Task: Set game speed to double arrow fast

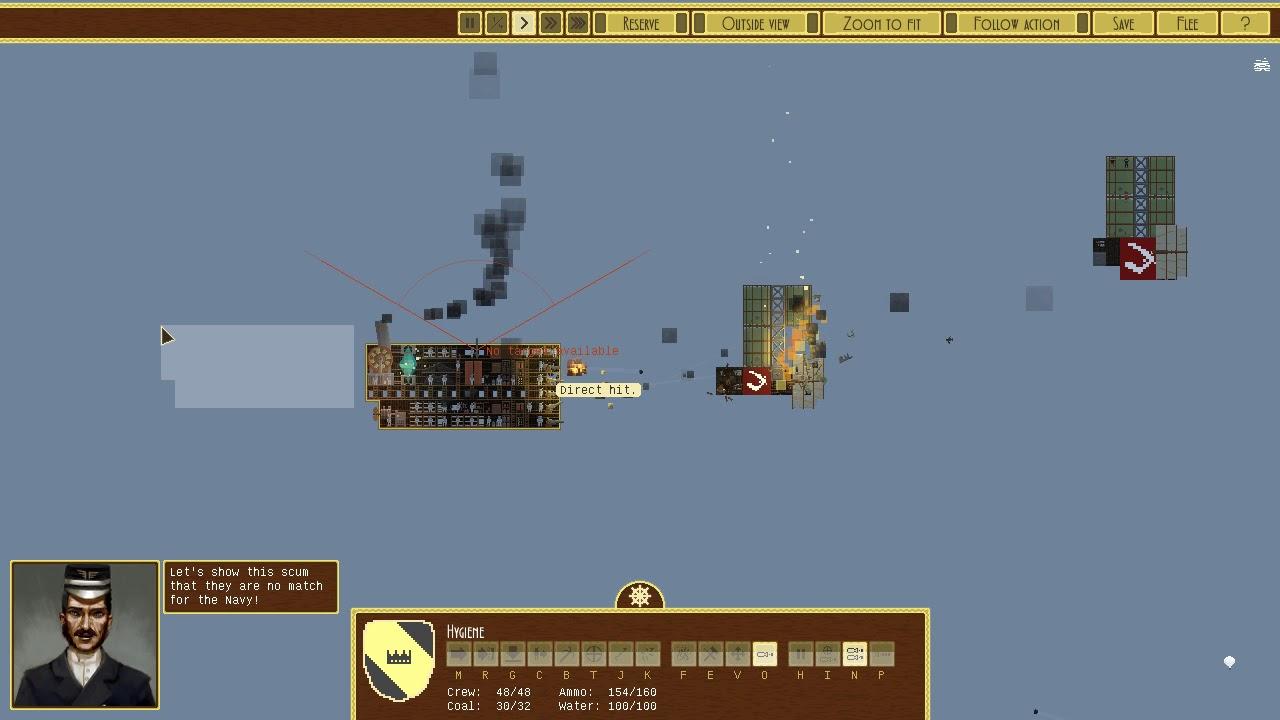Action: pyautogui.click(x=550, y=23)
